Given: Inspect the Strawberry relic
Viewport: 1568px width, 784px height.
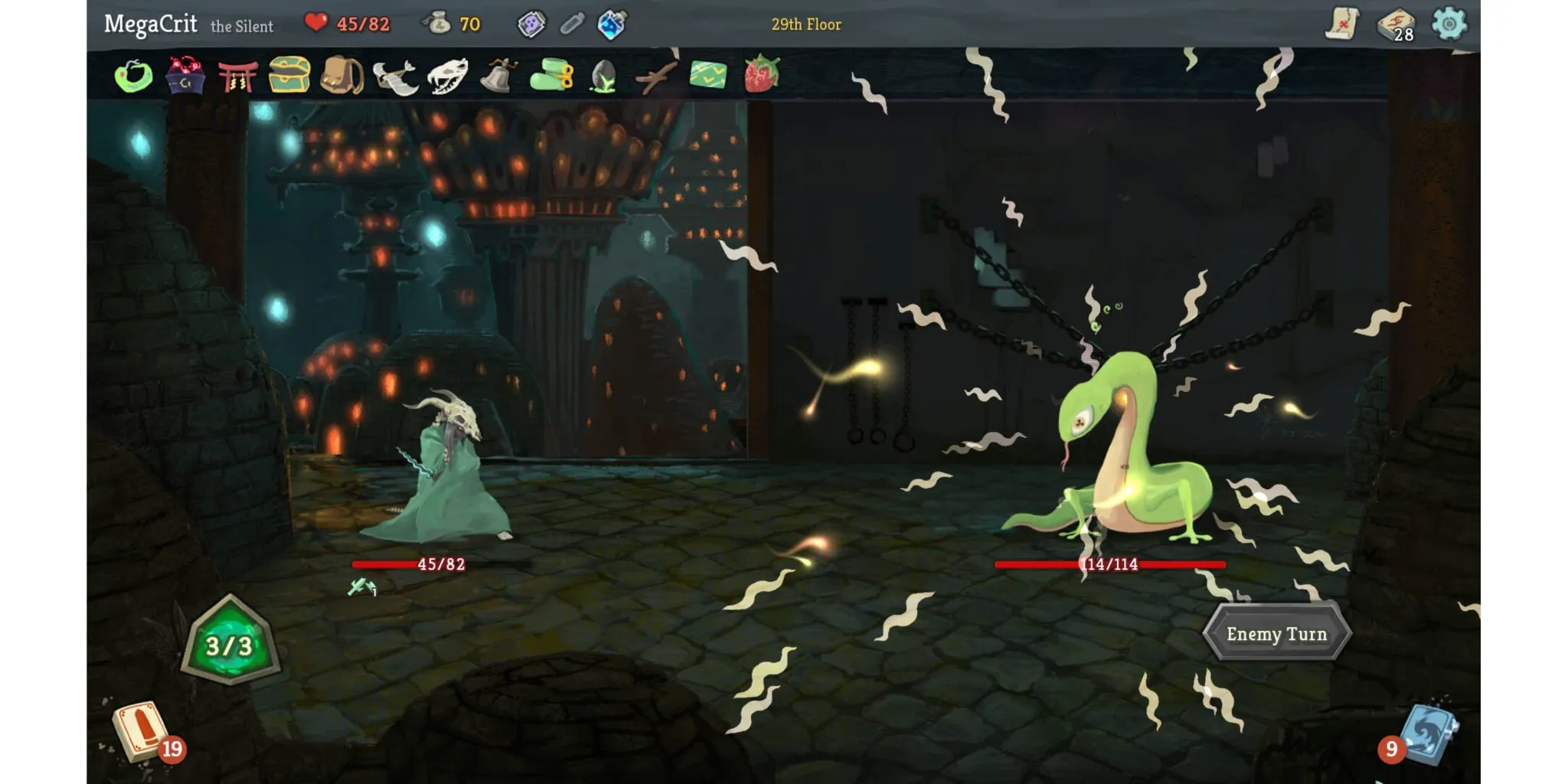Looking at the screenshot, I should click(762, 74).
